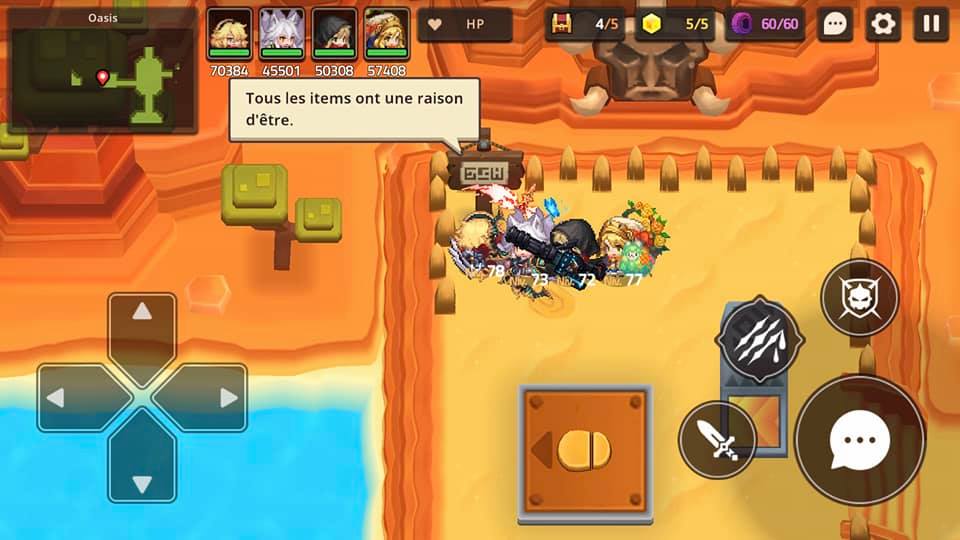Activate the claw slash weapon skill
The height and width of the screenshot is (540, 960).
click(760, 340)
